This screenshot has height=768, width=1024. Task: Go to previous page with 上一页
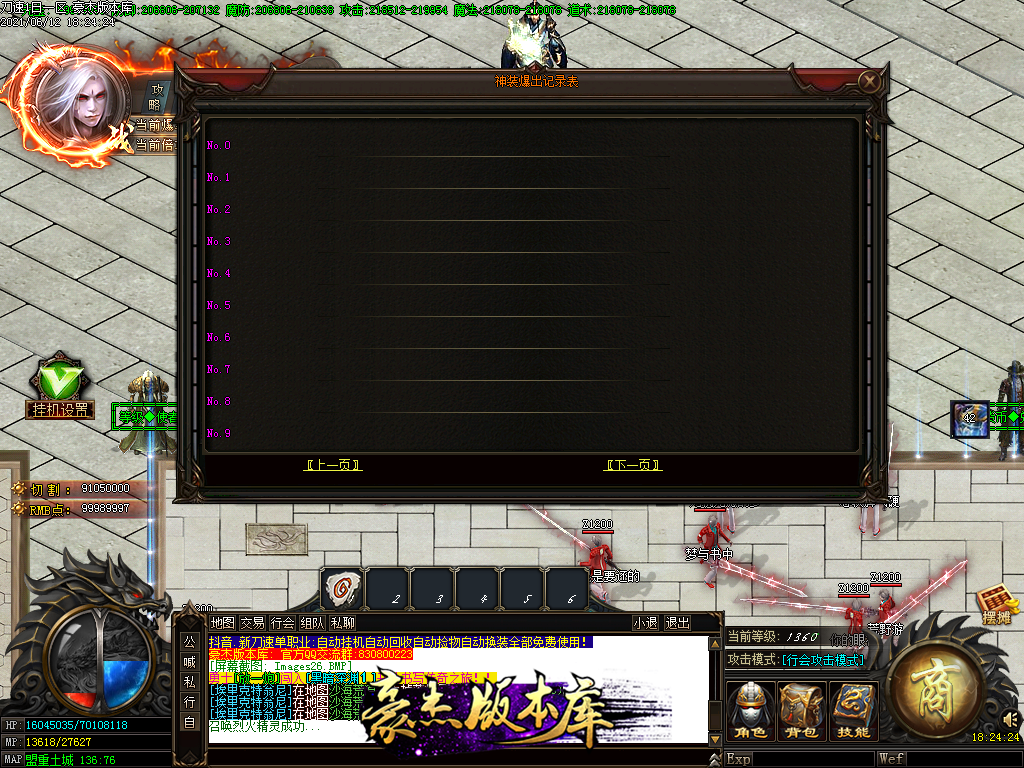(x=333, y=465)
